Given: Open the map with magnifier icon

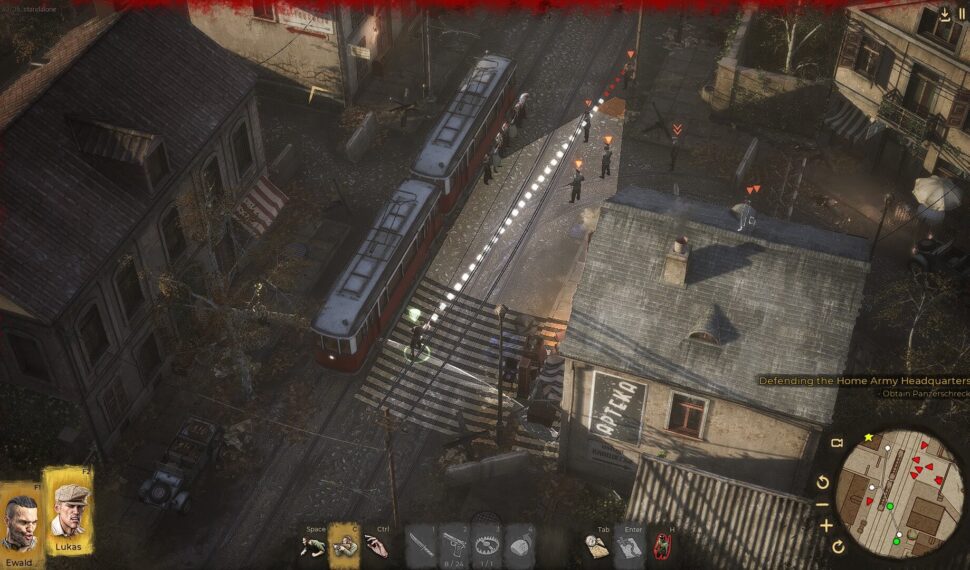Looking at the screenshot, I should pos(597,545).
